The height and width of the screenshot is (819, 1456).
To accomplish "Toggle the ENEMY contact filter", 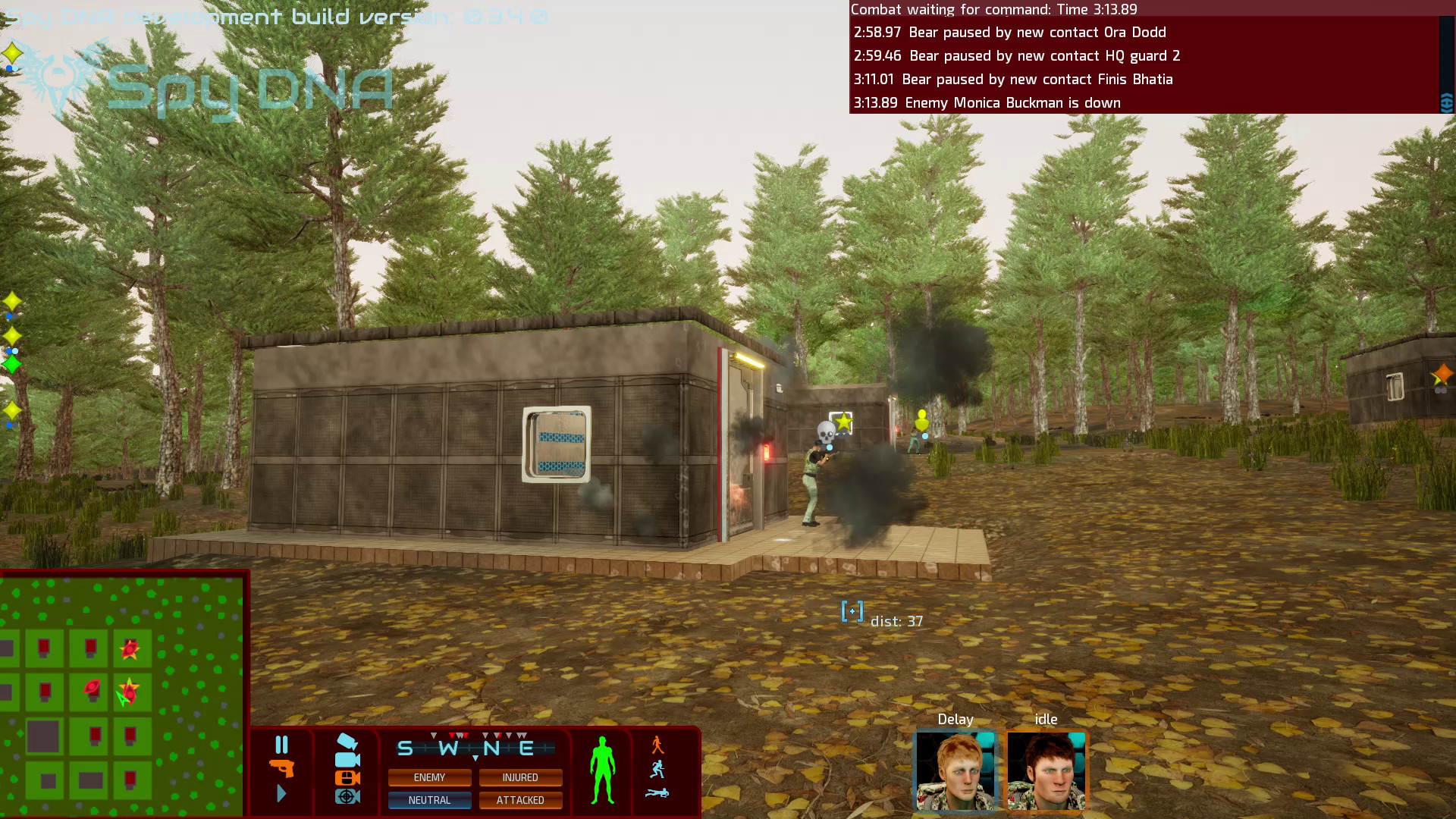I will [x=429, y=777].
